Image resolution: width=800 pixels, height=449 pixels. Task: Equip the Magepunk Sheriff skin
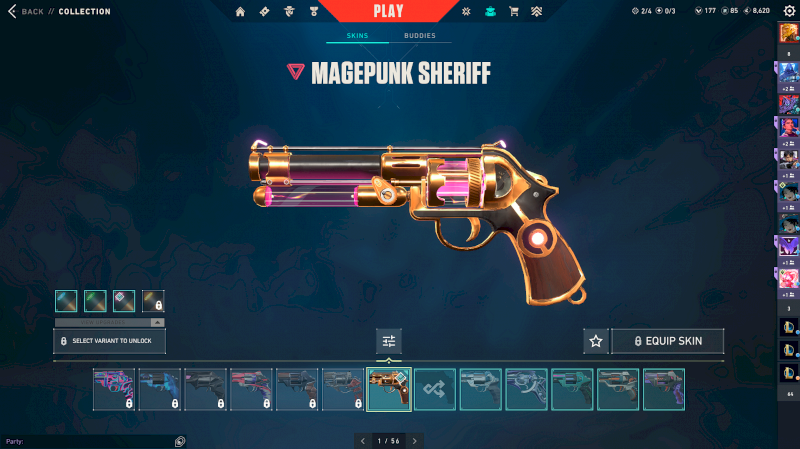coord(667,341)
